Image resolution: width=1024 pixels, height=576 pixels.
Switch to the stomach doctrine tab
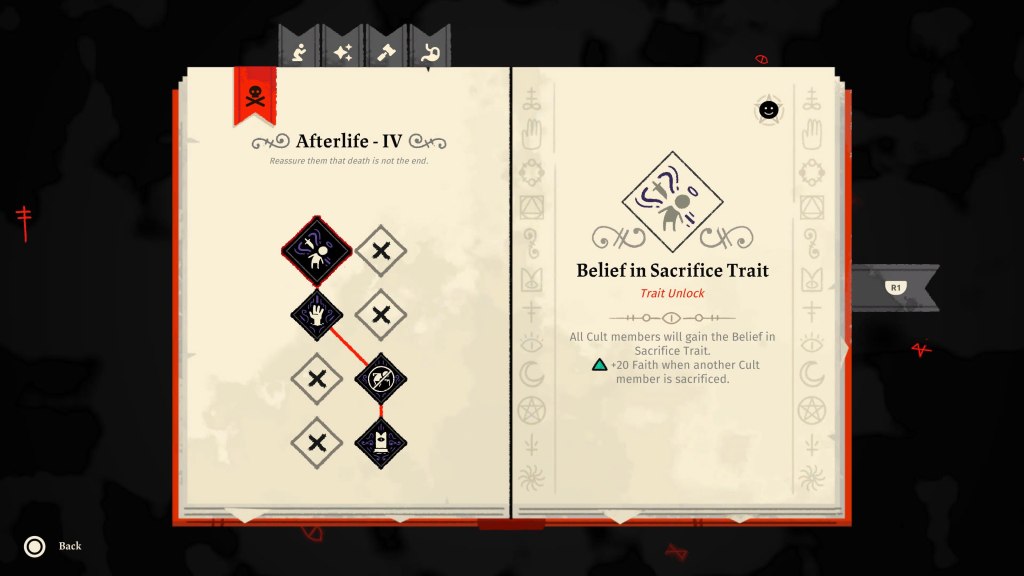click(x=430, y=52)
